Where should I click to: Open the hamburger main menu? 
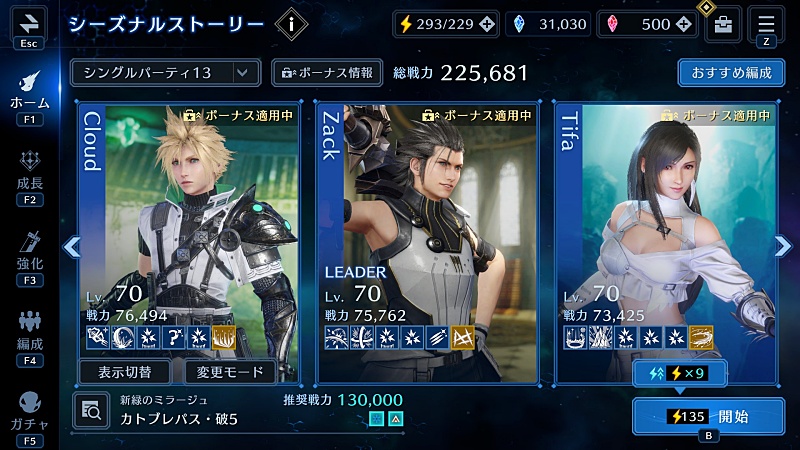[766, 23]
